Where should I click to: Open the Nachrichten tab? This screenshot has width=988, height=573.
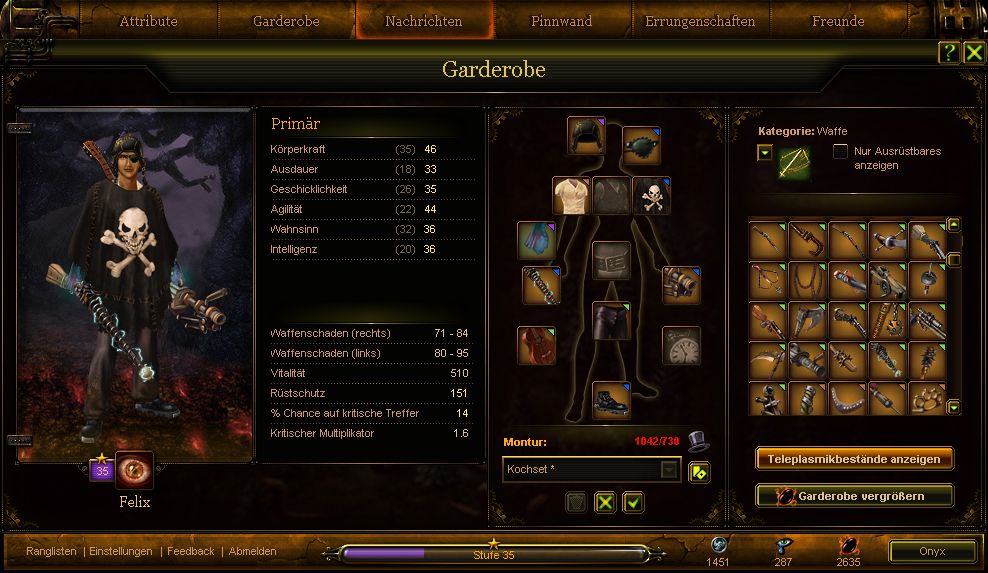pyautogui.click(x=424, y=21)
